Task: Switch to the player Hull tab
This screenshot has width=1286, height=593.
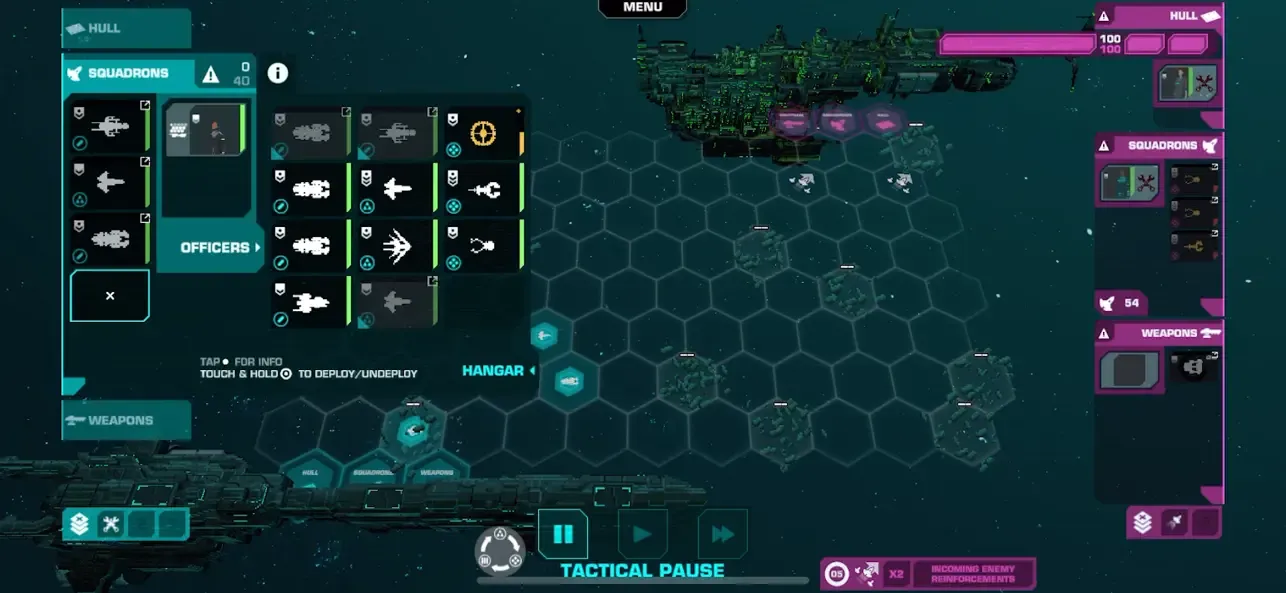Action: coord(125,28)
